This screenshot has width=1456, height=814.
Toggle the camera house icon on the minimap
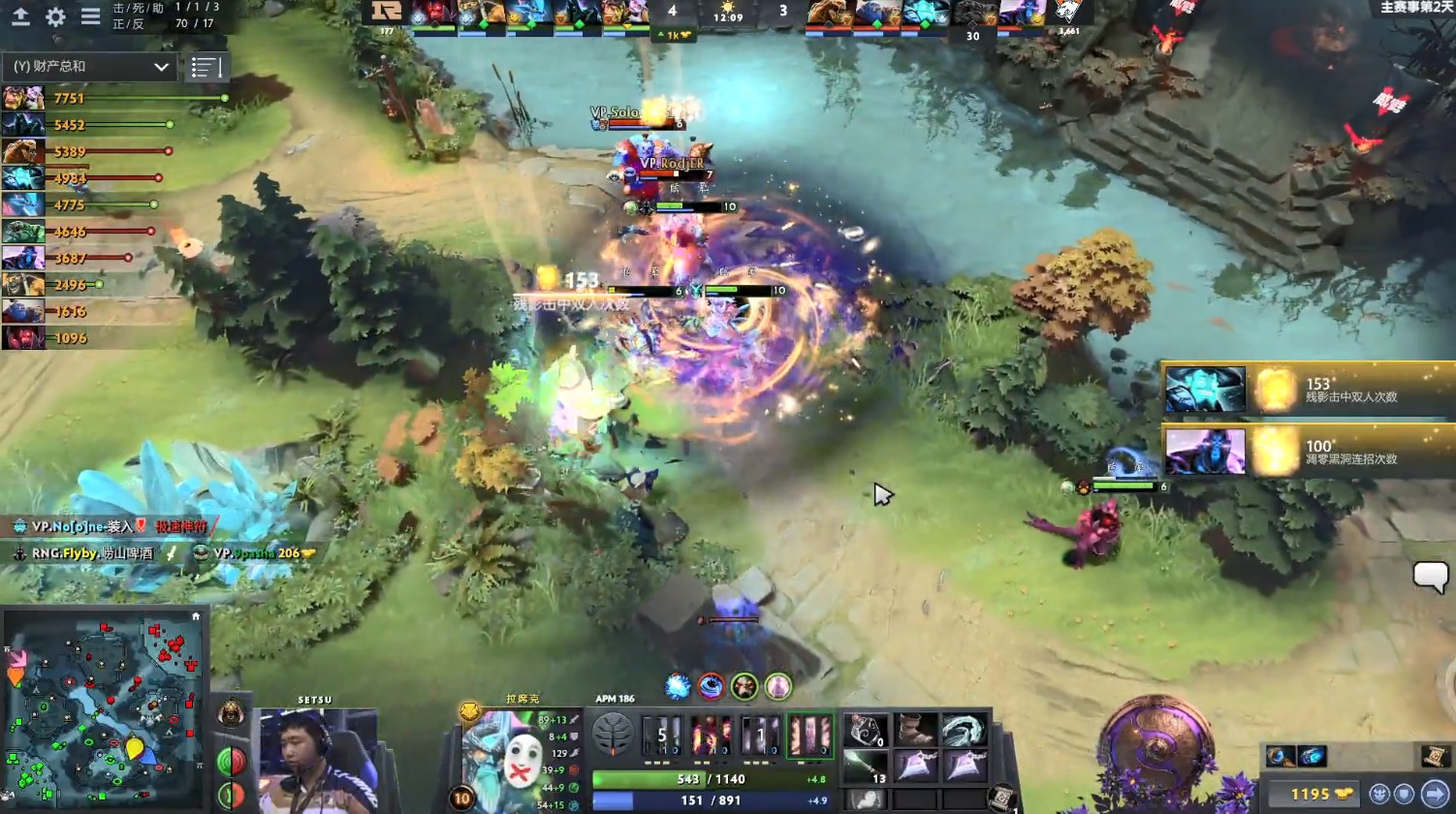(198, 616)
